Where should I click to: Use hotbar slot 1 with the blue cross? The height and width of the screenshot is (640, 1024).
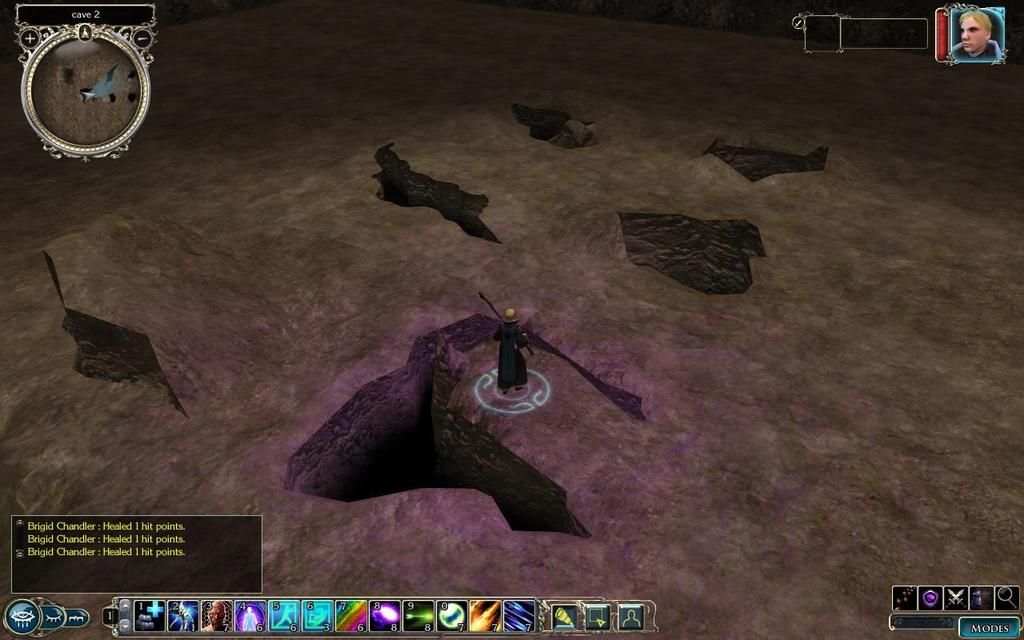click(x=150, y=615)
